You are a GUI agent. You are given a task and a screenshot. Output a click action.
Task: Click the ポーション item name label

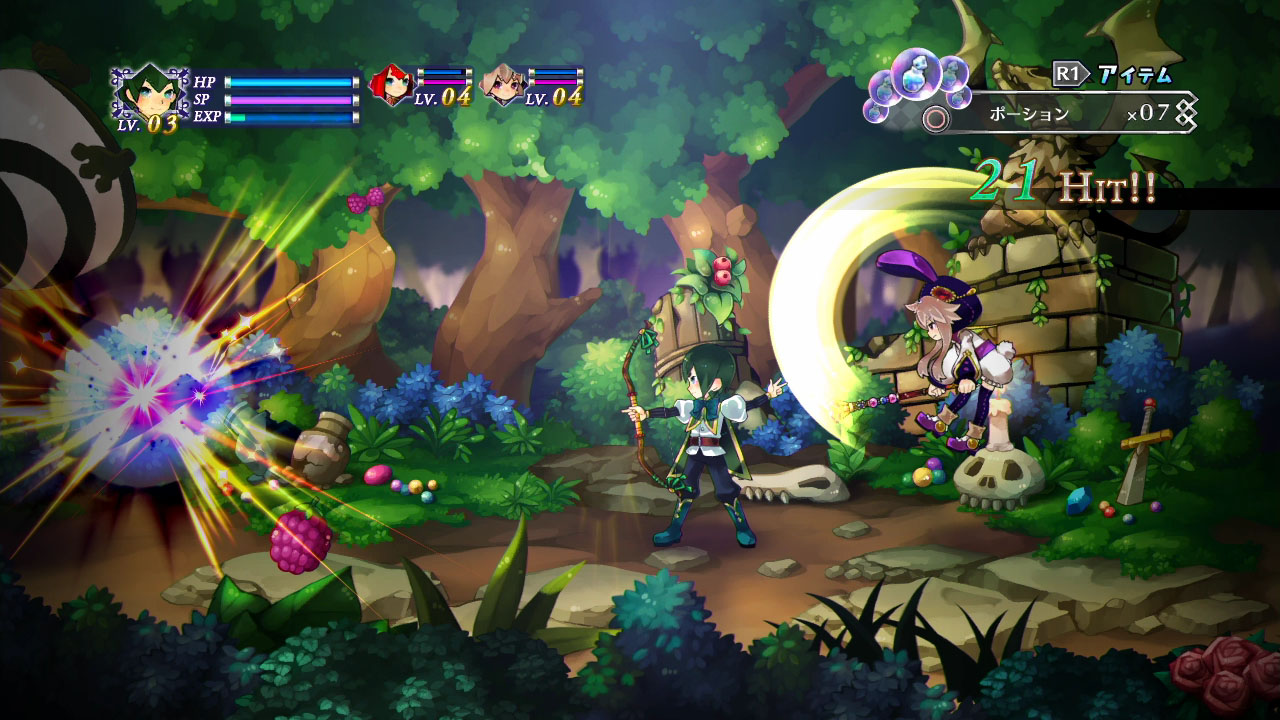[1028, 112]
